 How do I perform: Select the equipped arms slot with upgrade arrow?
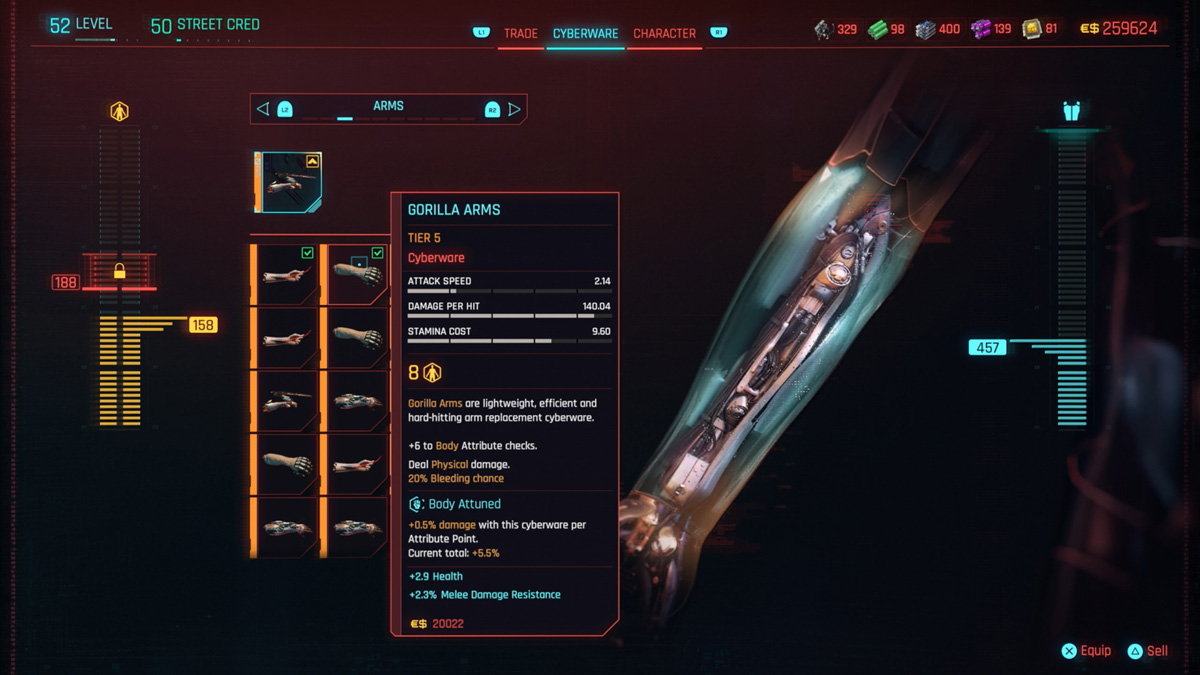pyautogui.click(x=288, y=182)
